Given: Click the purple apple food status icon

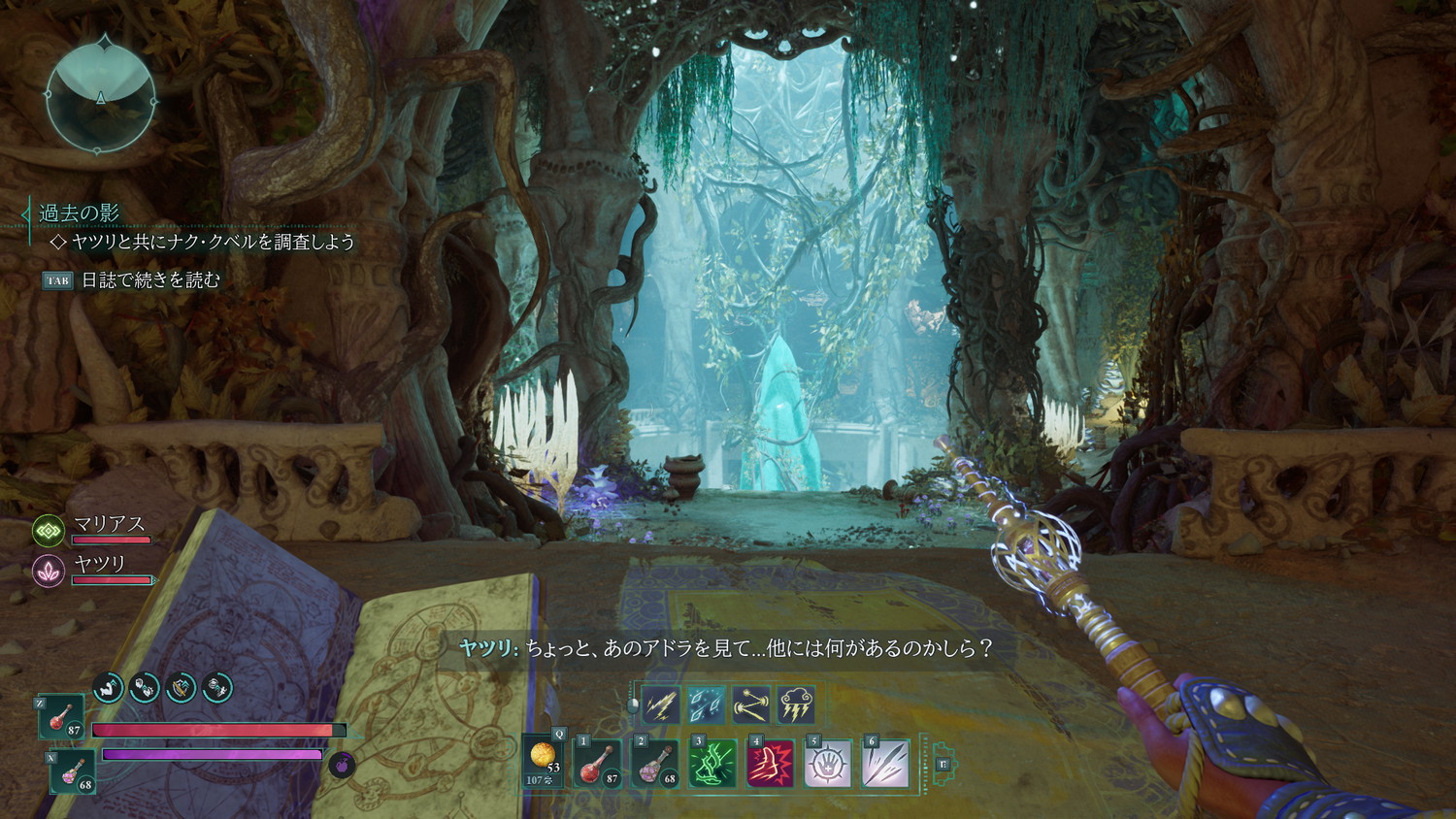Looking at the screenshot, I should (x=342, y=765).
